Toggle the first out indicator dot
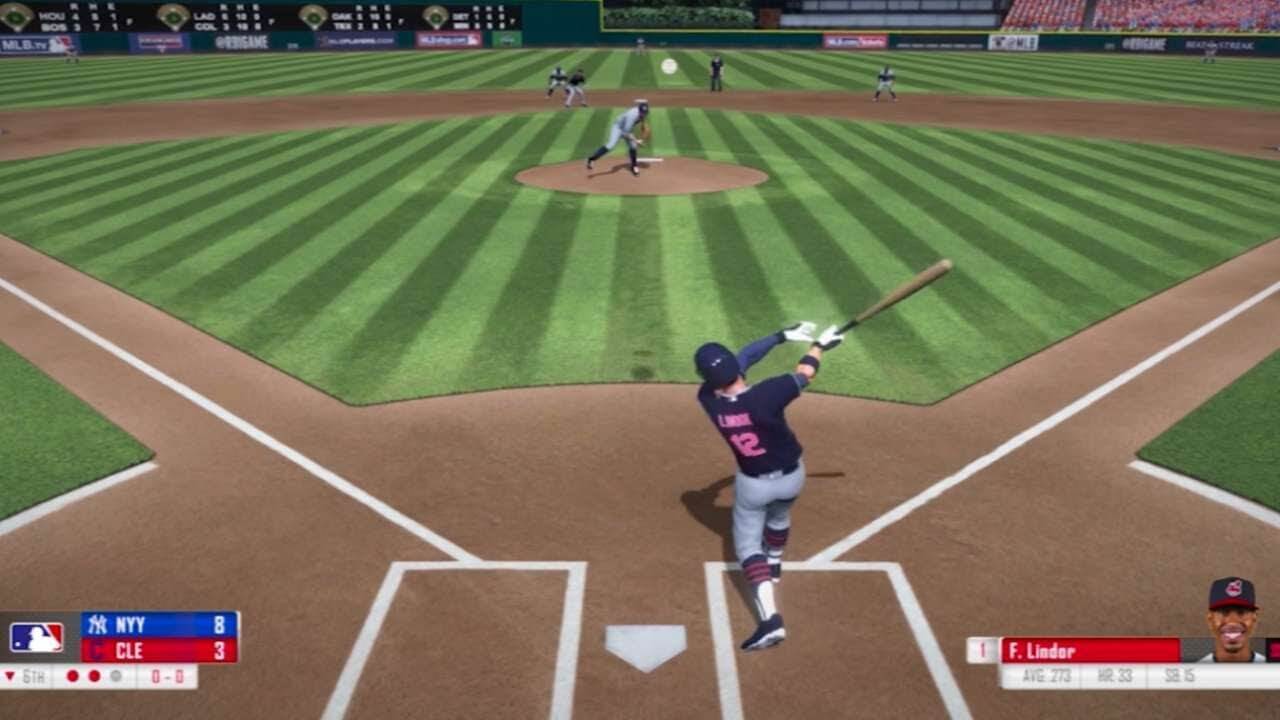The width and height of the screenshot is (1280, 720). (71, 676)
